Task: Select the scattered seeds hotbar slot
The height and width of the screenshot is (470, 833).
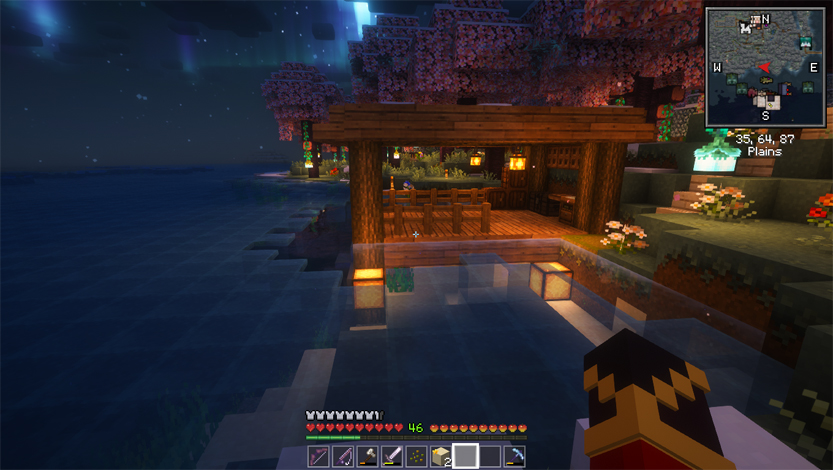Action: 415,457
